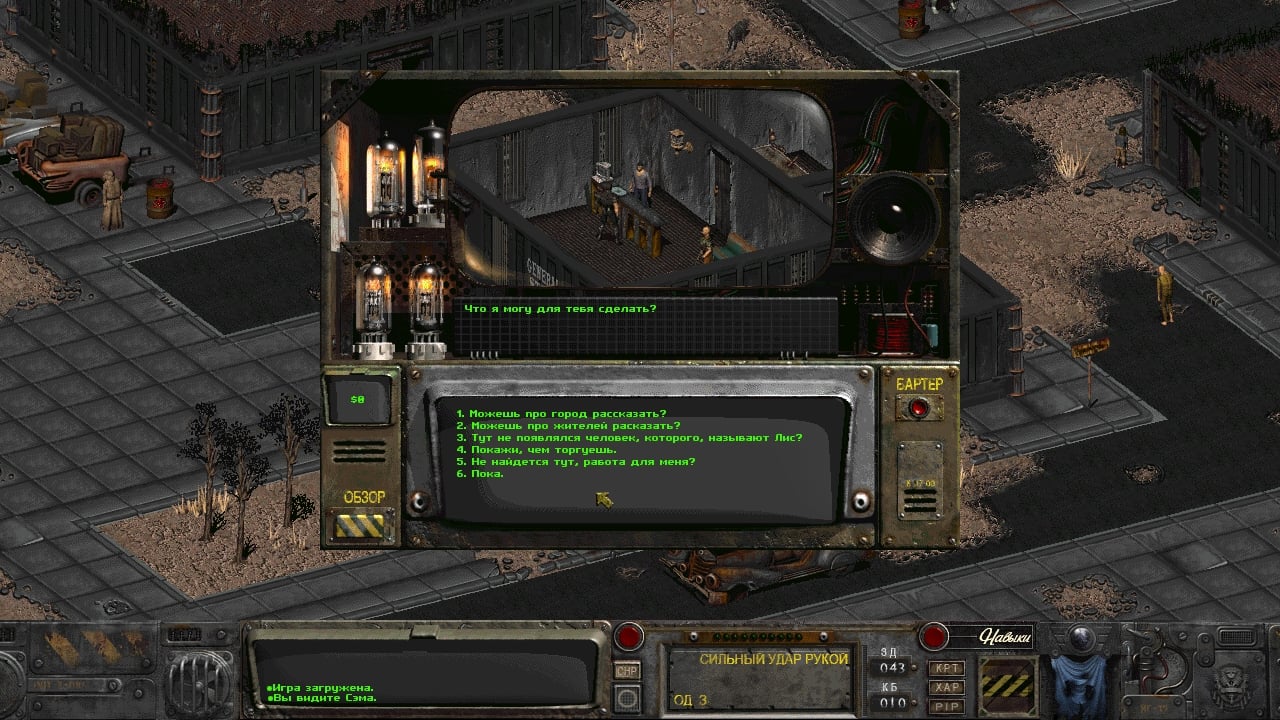Viewport: 1280px width, 720px height.
Task: Choose 'Покажи, чем торгуешь' reply
Action: pos(536,450)
